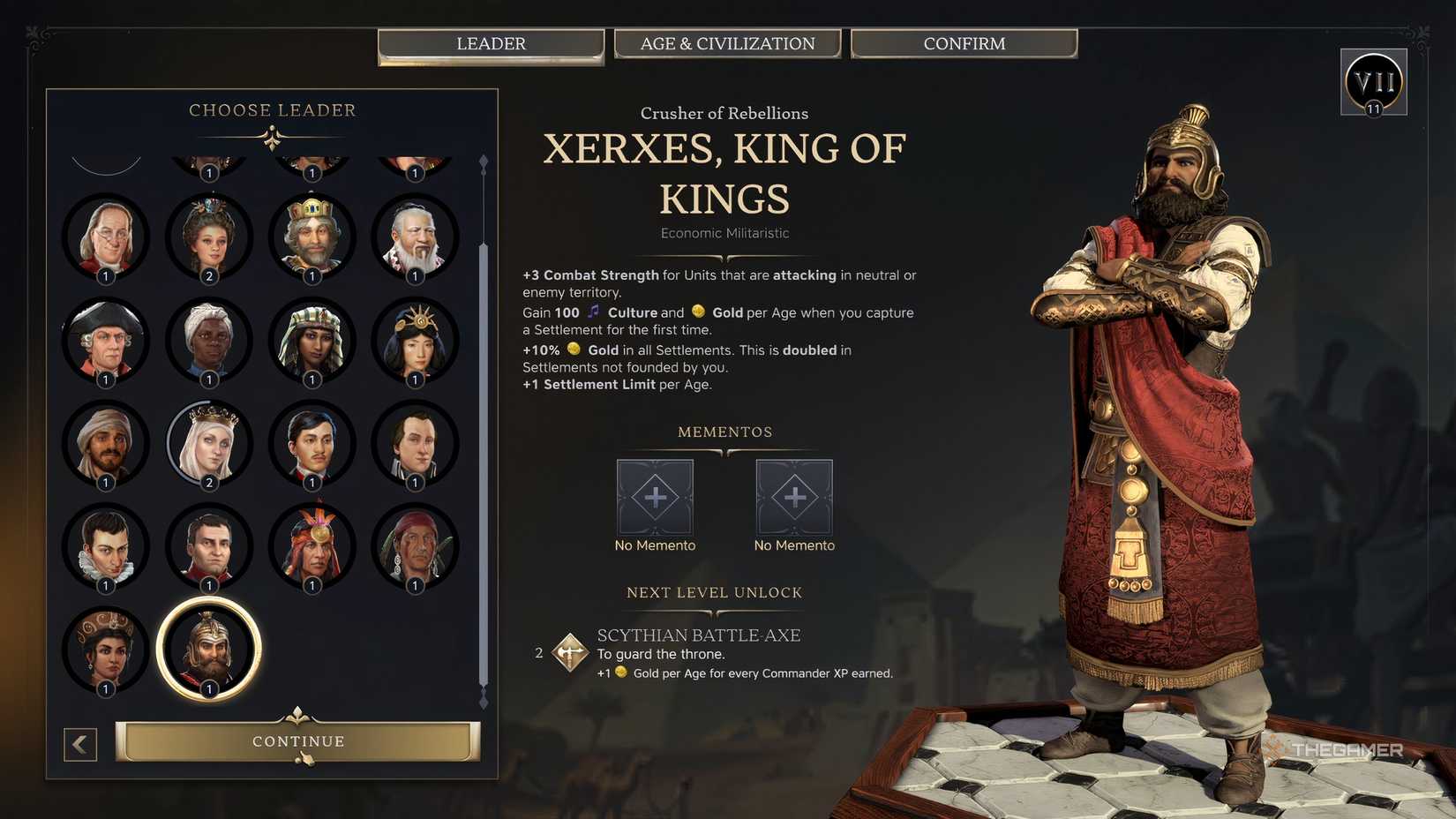Select Catherine the Great's portrait

pyautogui.click(x=209, y=237)
